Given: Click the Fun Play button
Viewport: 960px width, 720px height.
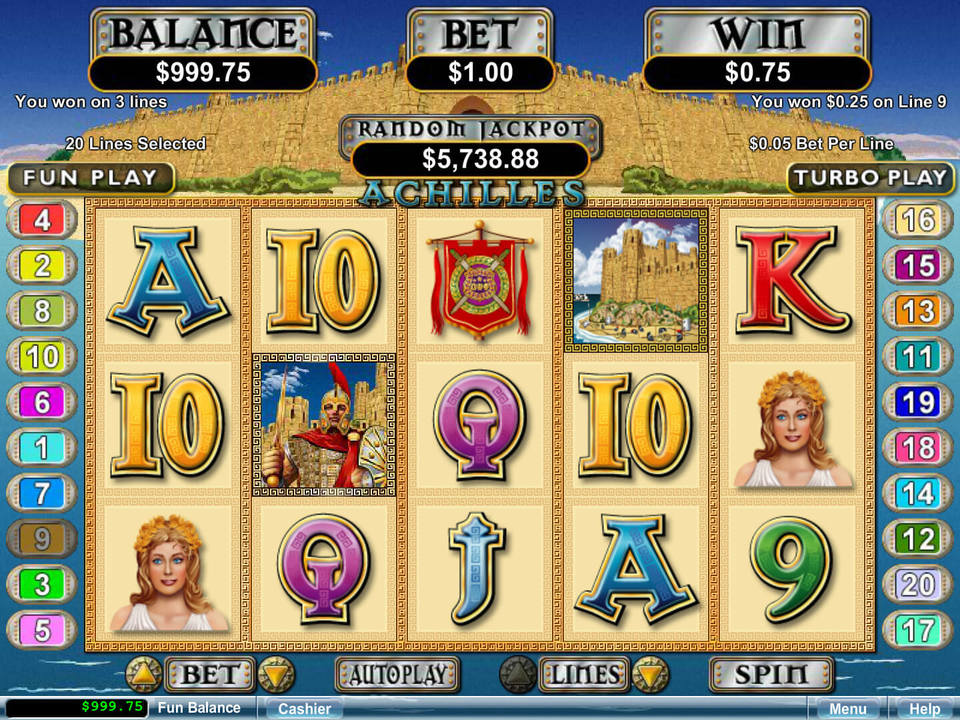Looking at the screenshot, I should [90, 178].
